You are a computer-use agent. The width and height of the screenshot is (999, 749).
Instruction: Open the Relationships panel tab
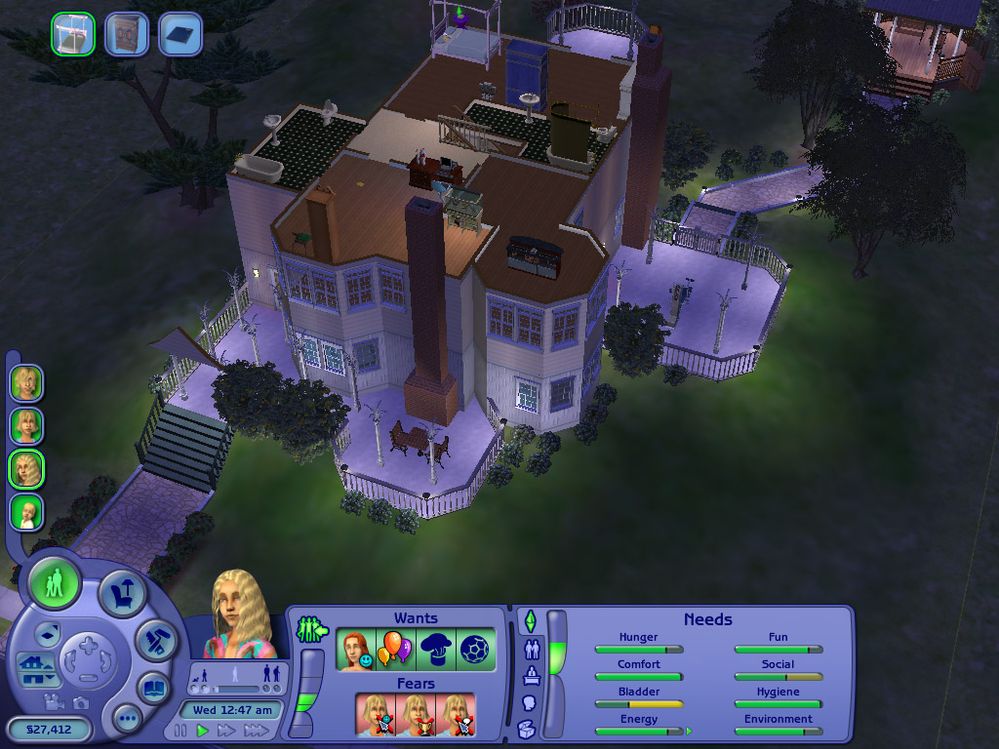click(530, 649)
